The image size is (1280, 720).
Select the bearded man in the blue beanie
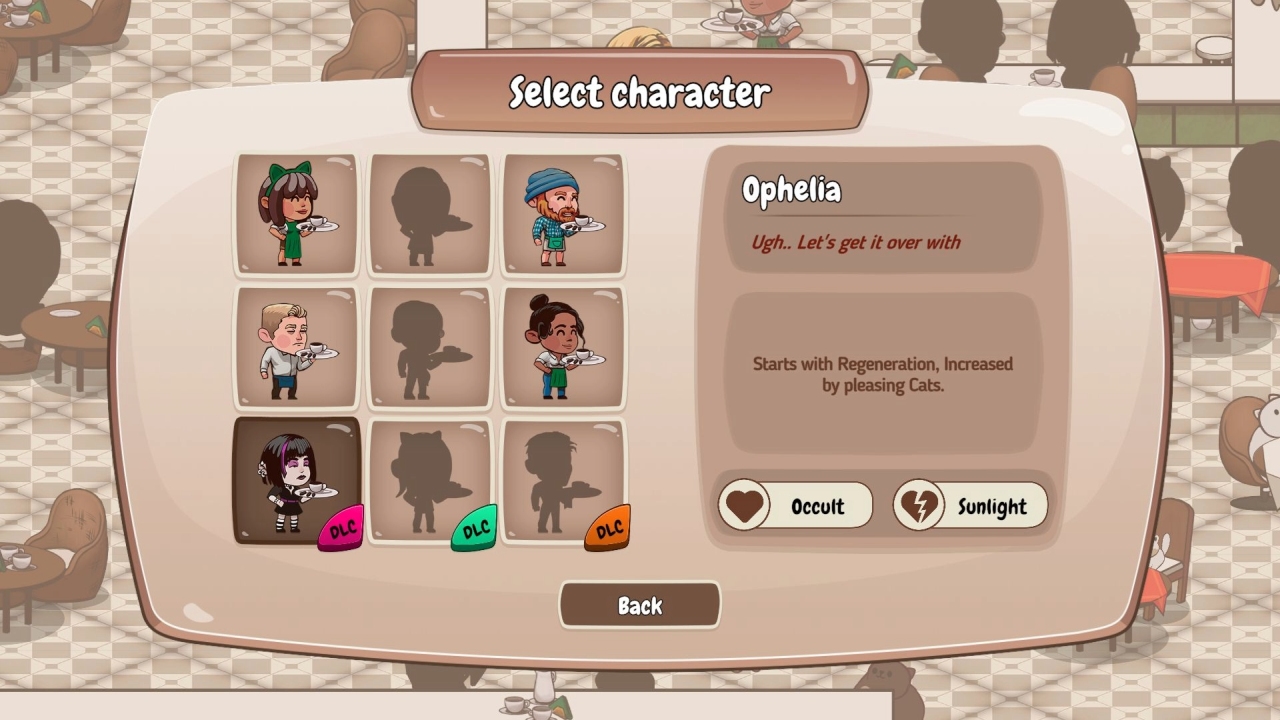coord(563,213)
